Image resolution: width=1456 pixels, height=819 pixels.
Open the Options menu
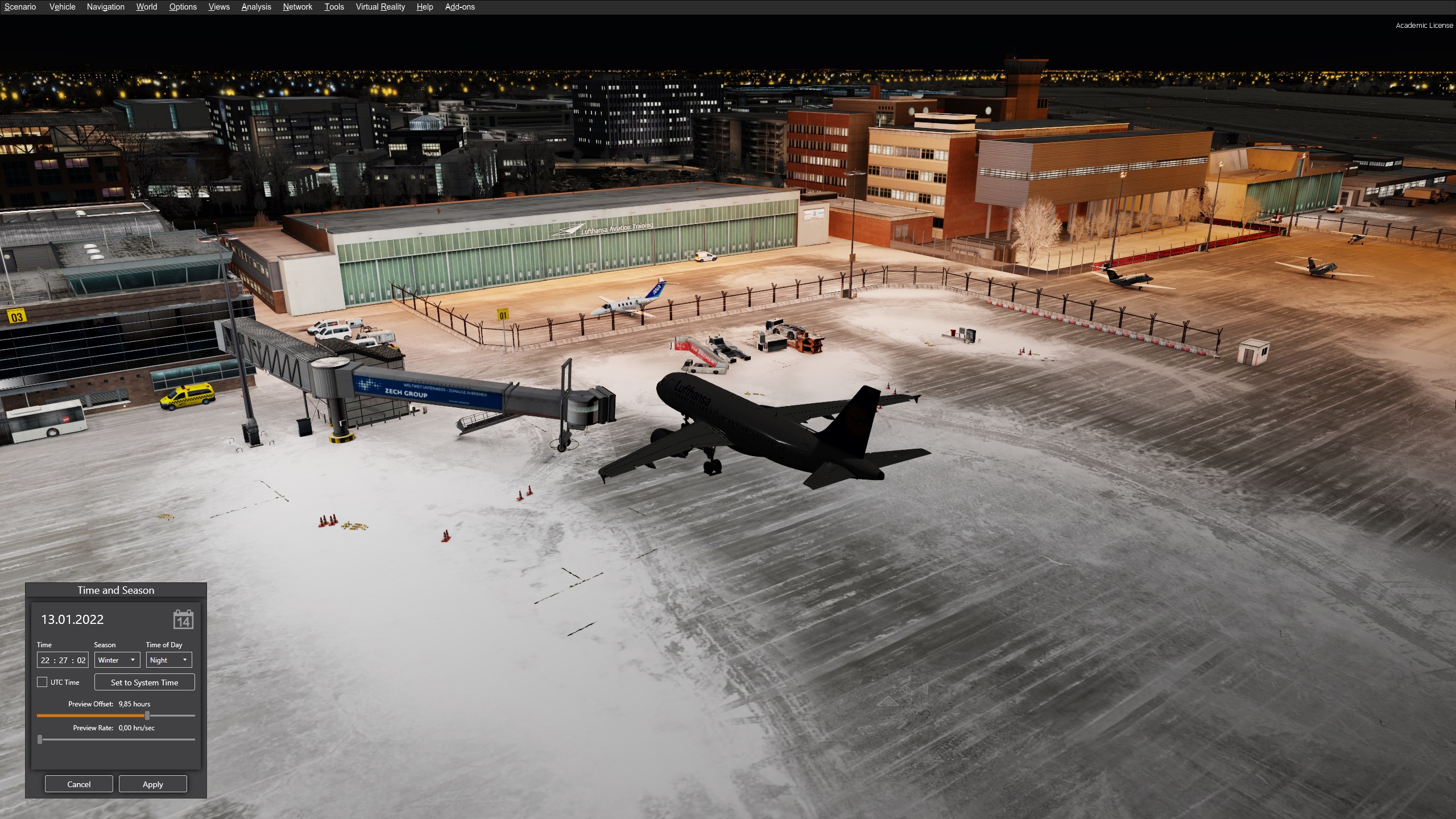(x=183, y=7)
